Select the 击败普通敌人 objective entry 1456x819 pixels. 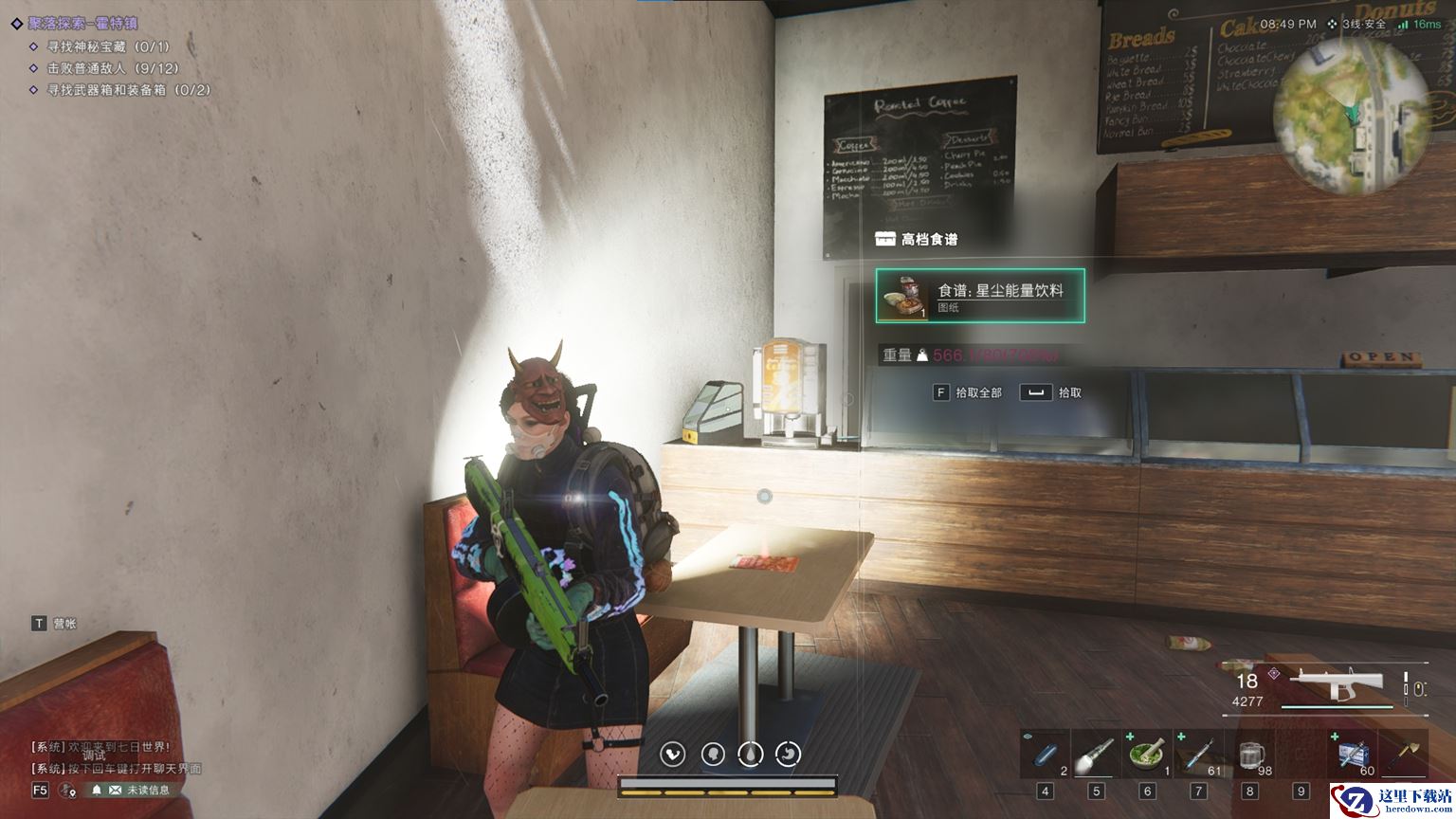[112, 68]
